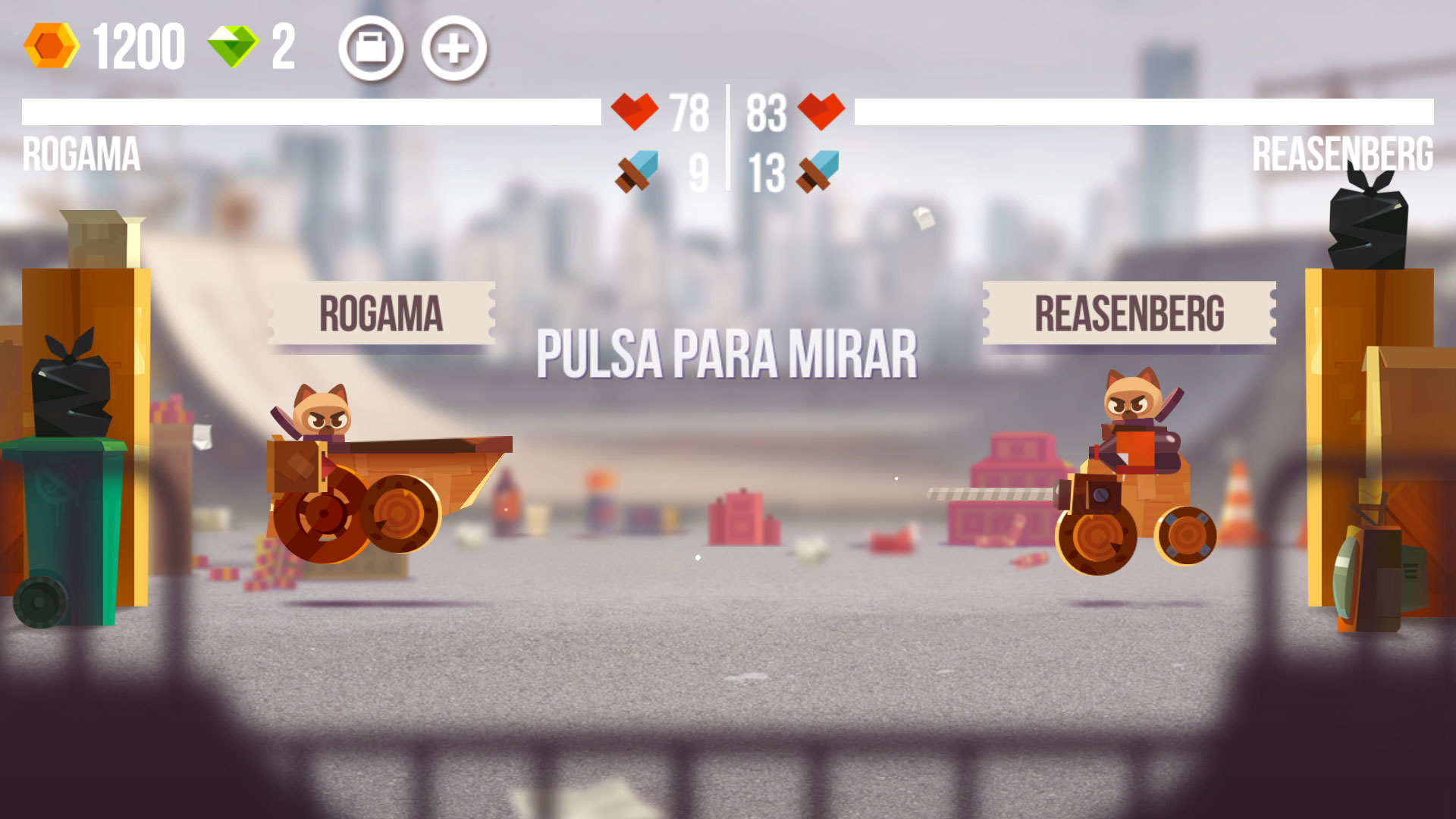Tap the PULSA PARA MIRAR prompt
Screen dimensions: 1456x819
point(726,354)
